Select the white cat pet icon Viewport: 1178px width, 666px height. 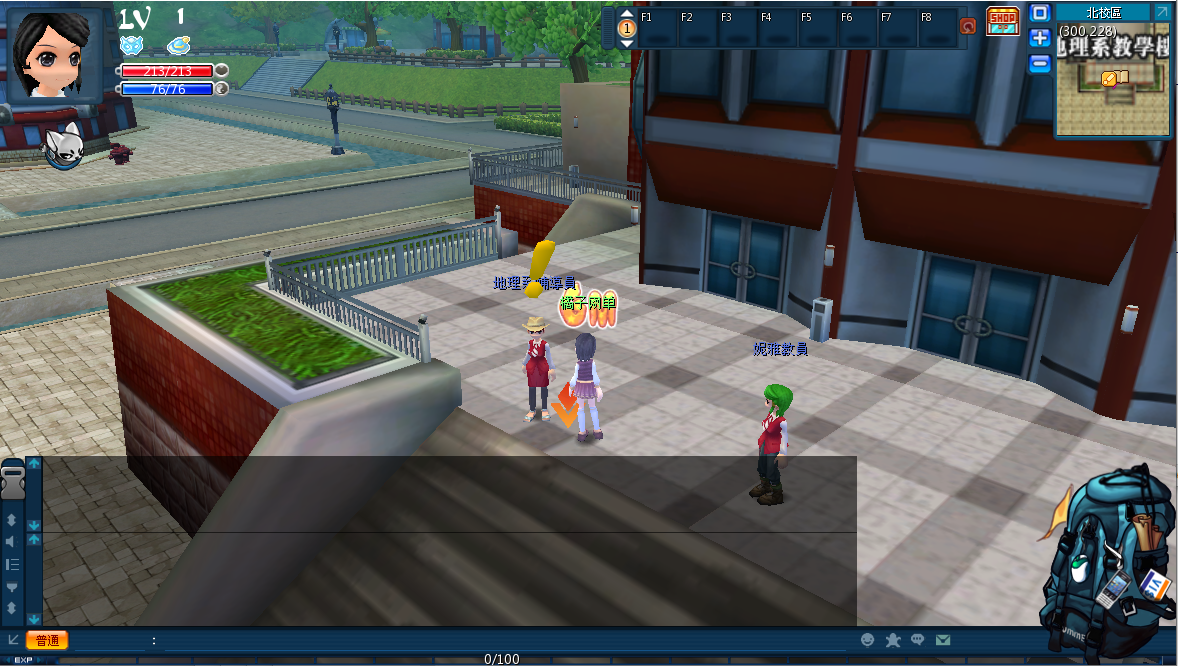(62, 145)
